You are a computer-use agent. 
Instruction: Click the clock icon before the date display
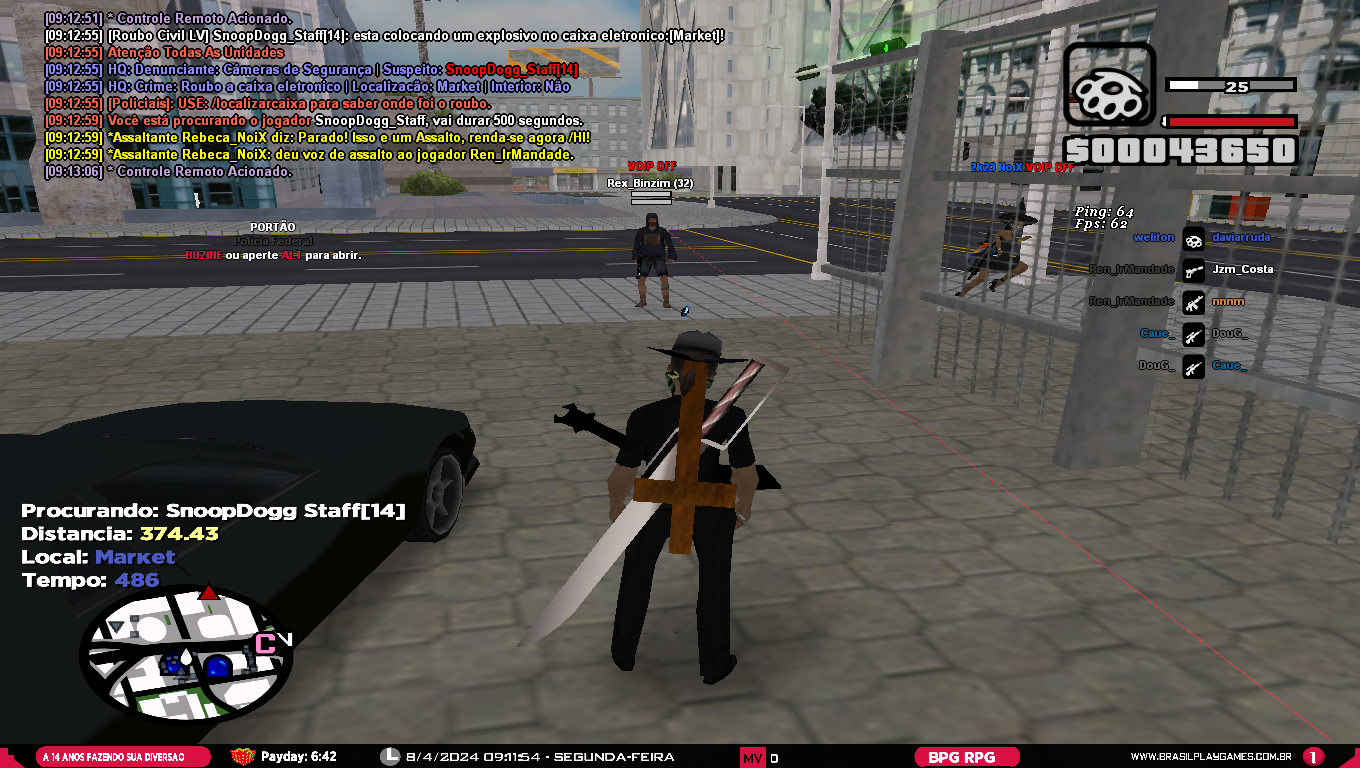(x=389, y=757)
